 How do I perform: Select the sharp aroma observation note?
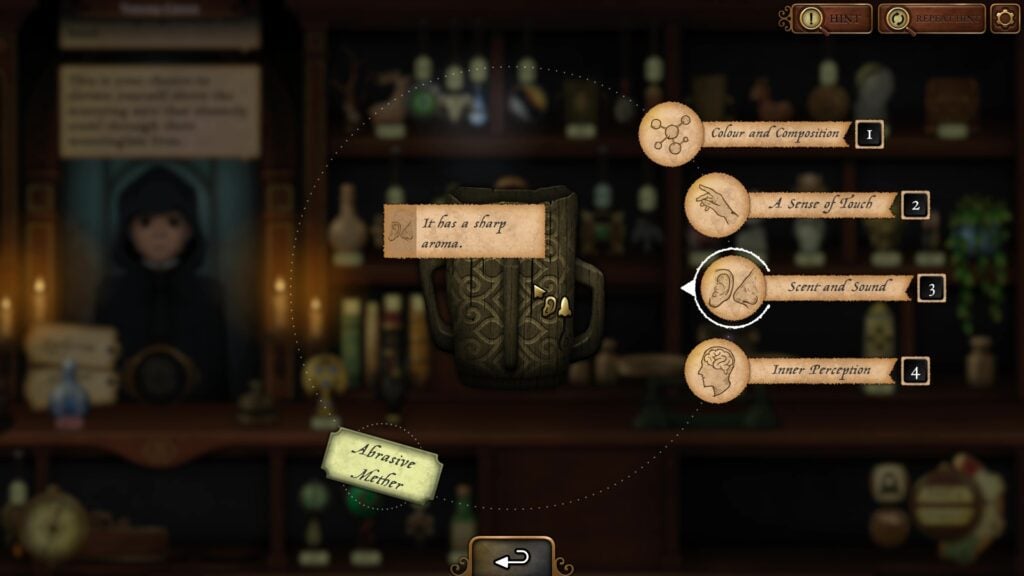(465, 231)
